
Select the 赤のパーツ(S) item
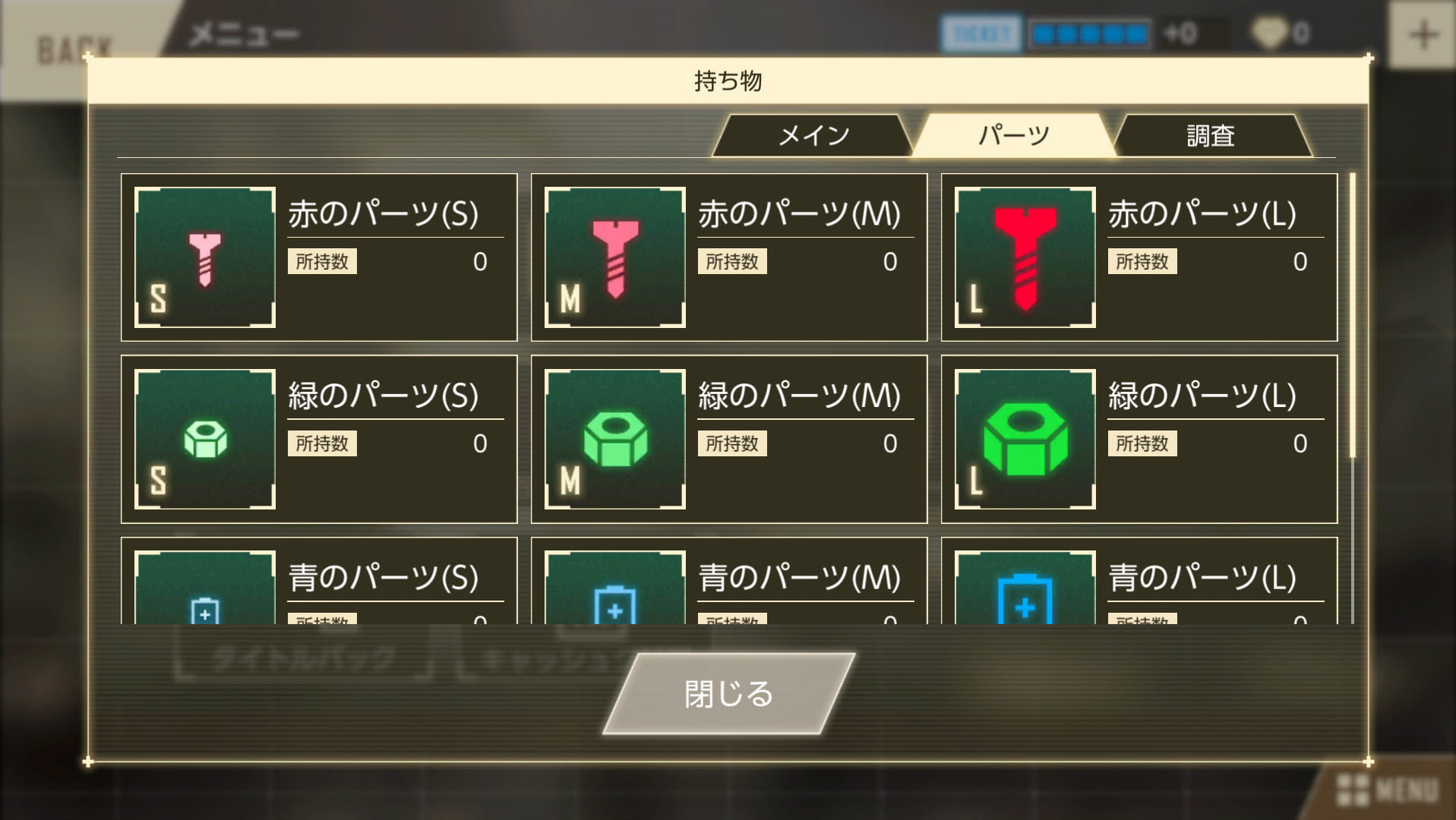point(319,257)
